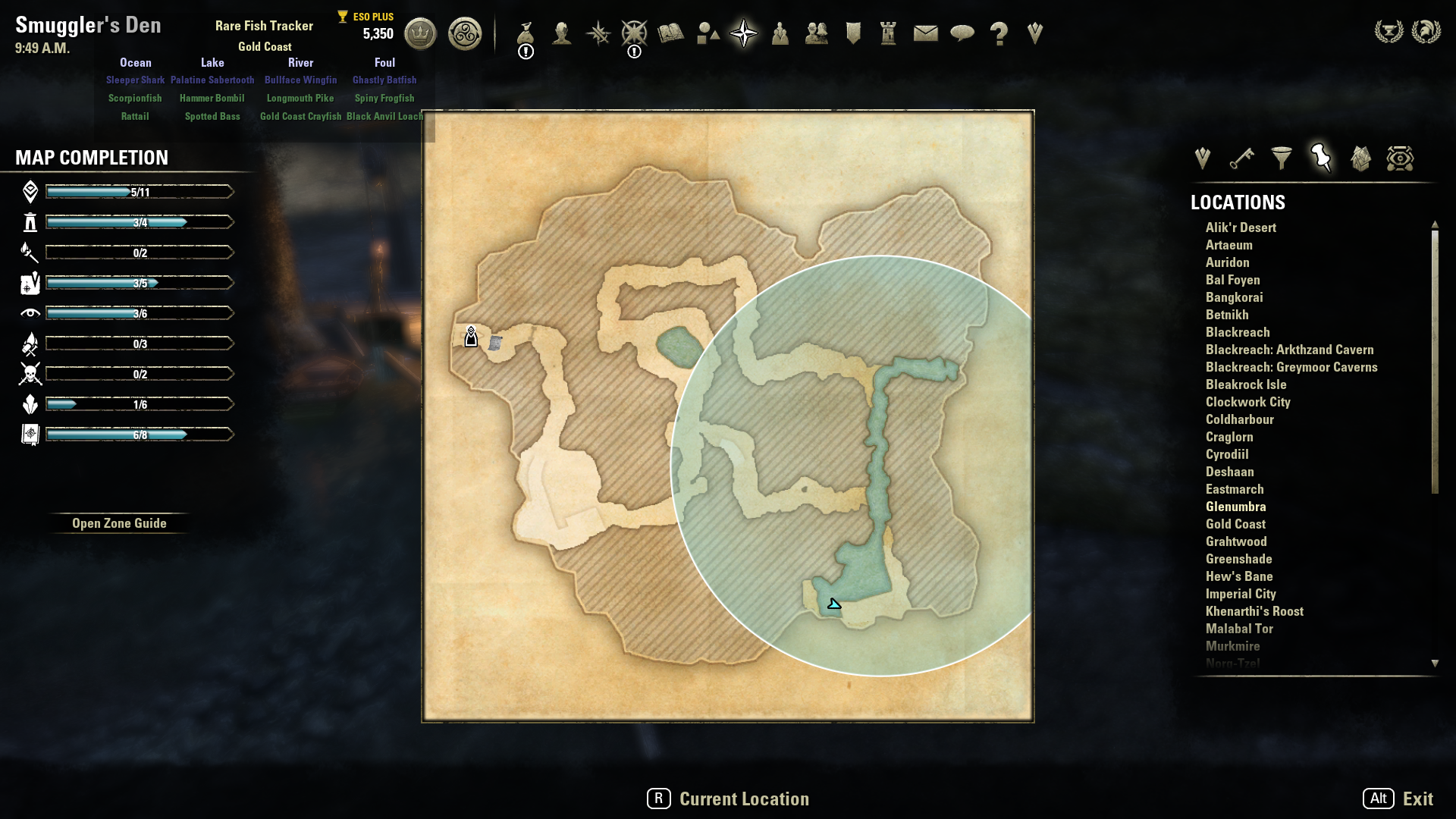Open the journal book icon
This screenshot has width=1456, height=819.
tap(671, 33)
